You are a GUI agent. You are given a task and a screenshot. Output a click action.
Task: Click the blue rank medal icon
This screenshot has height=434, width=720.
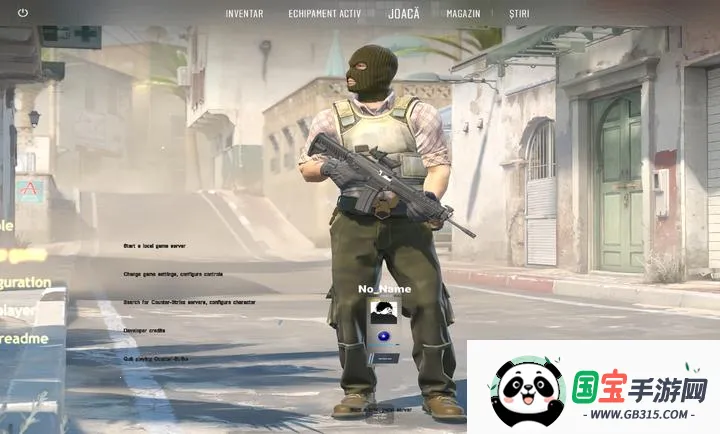385,337
